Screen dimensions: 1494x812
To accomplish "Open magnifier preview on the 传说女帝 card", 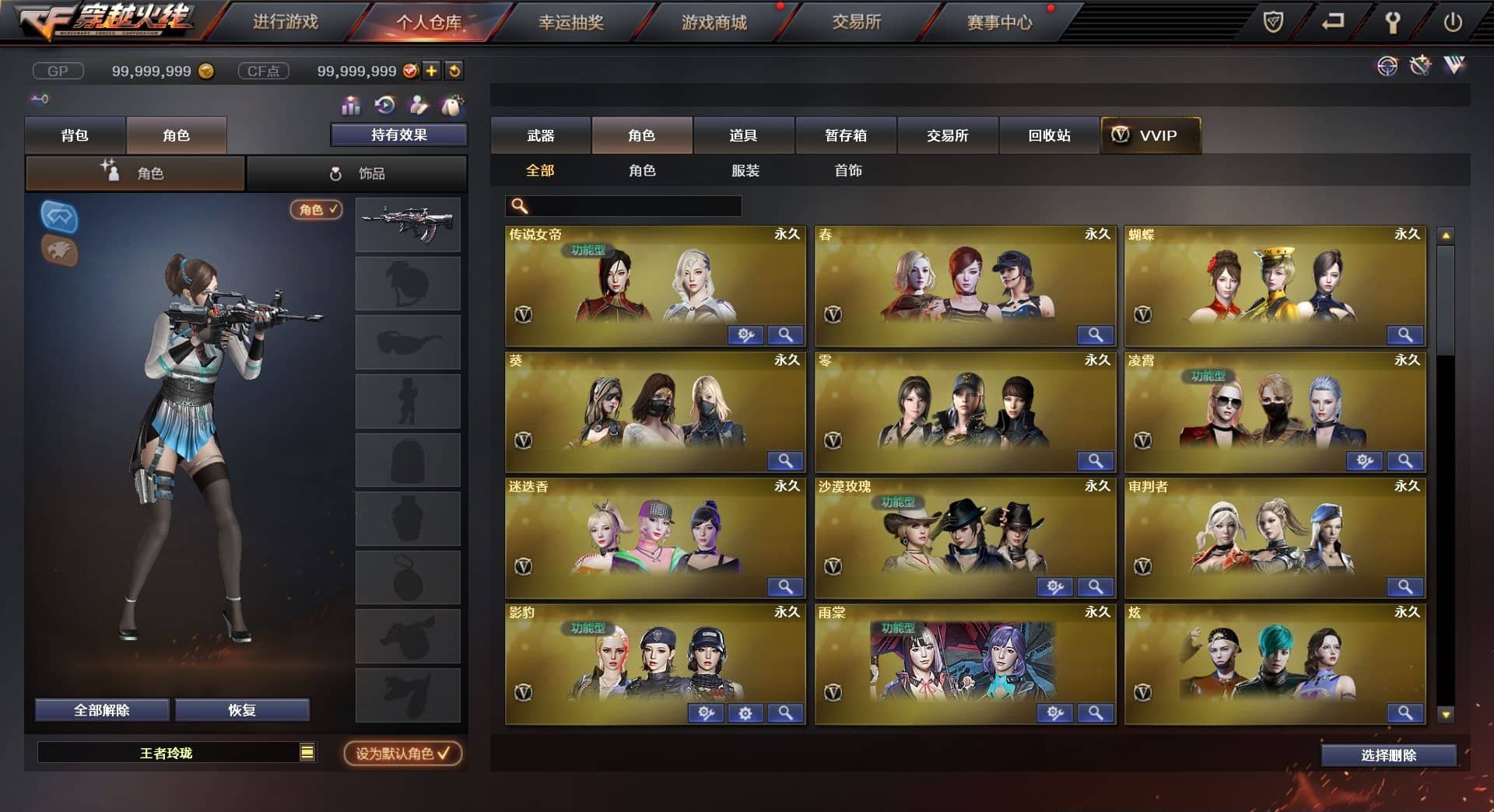I will (x=786, y=334).
